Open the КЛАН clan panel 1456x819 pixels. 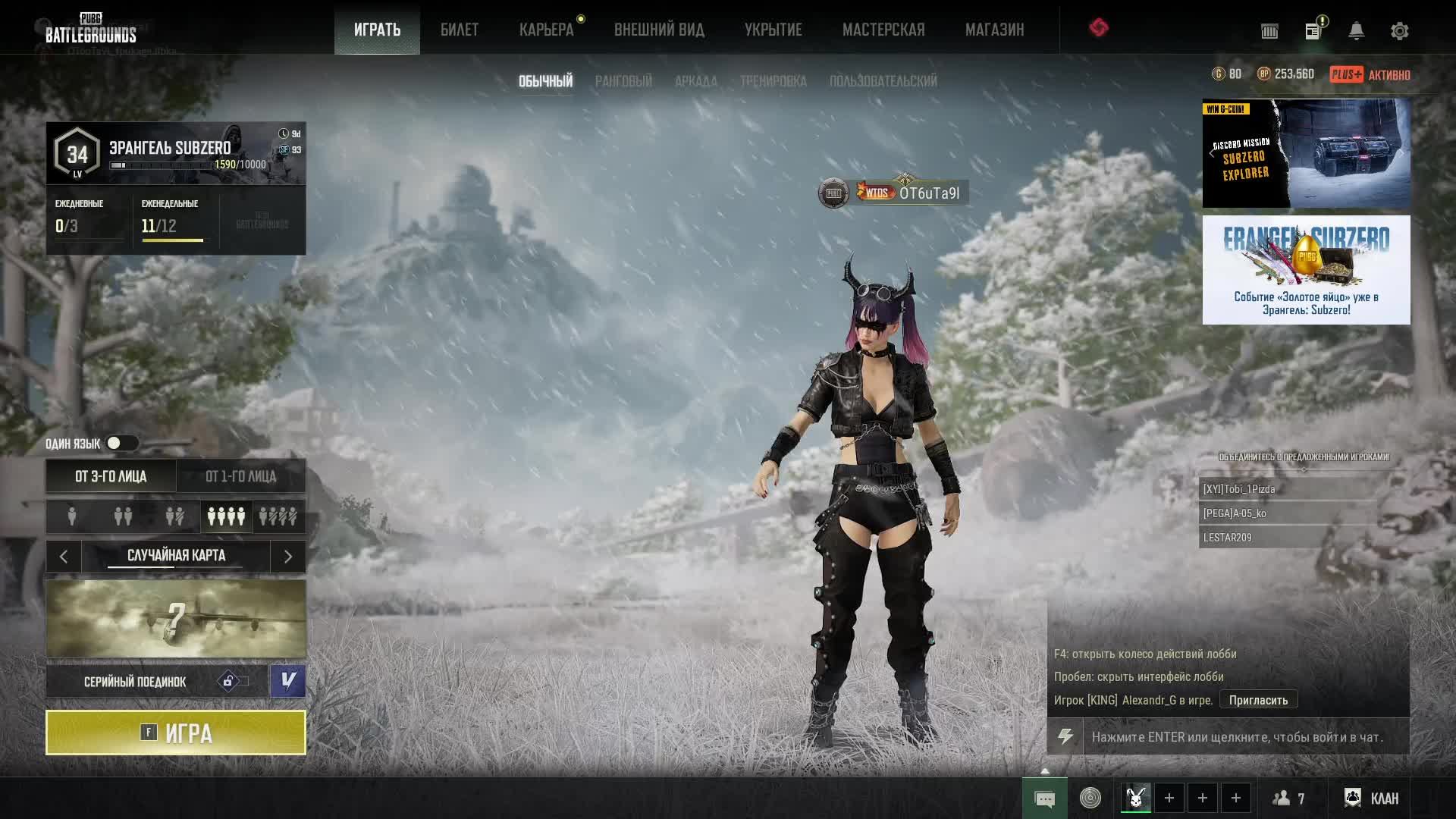click(x=1371, y=798)
